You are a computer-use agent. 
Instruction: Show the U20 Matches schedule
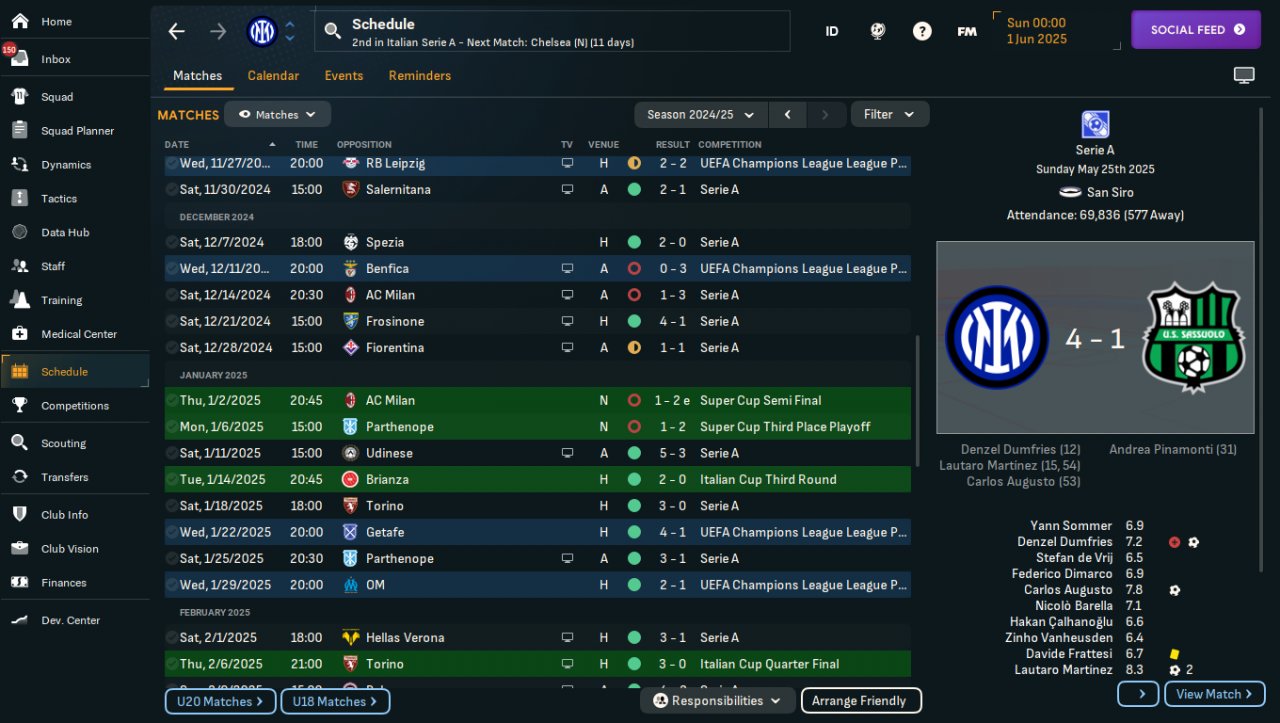(x=220, y=702)
